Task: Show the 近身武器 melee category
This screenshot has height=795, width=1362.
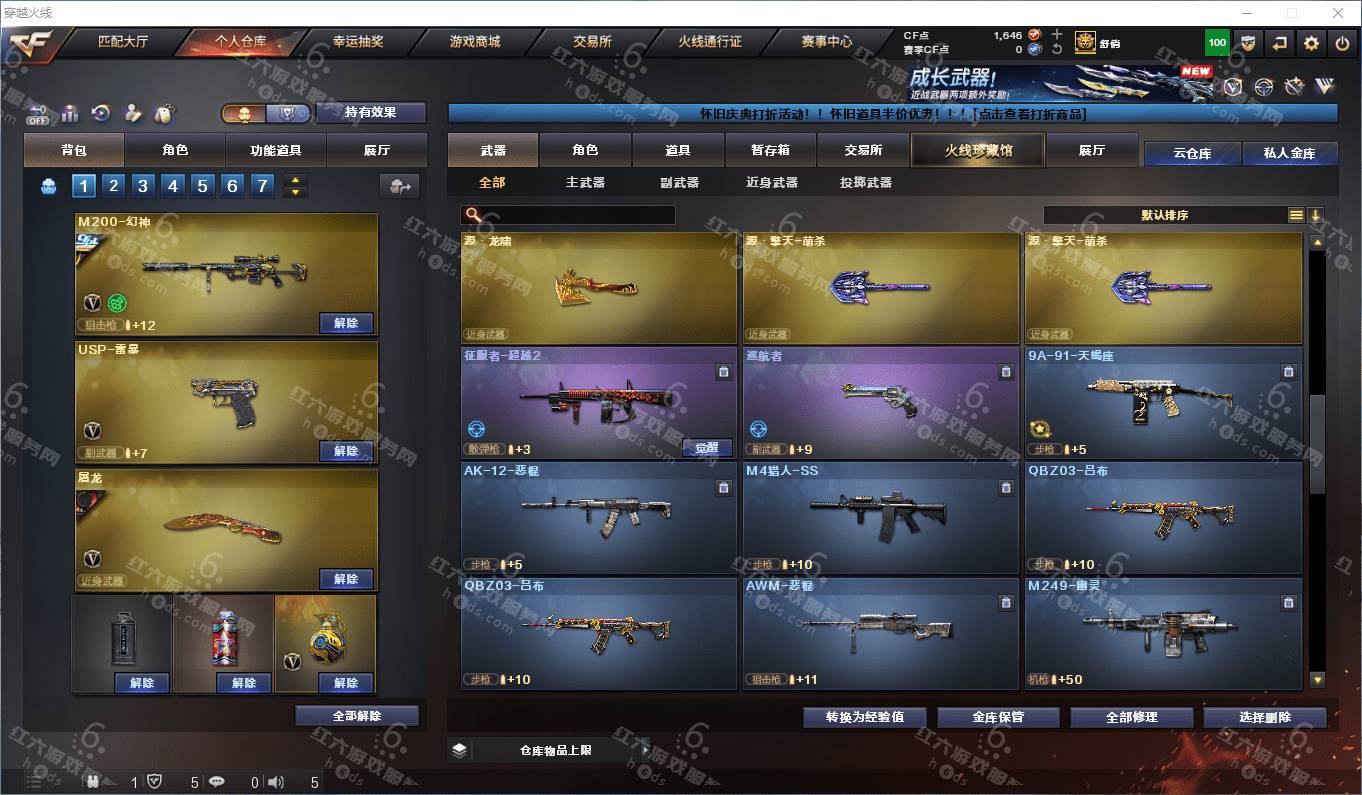Action: [x=771, y=183]
